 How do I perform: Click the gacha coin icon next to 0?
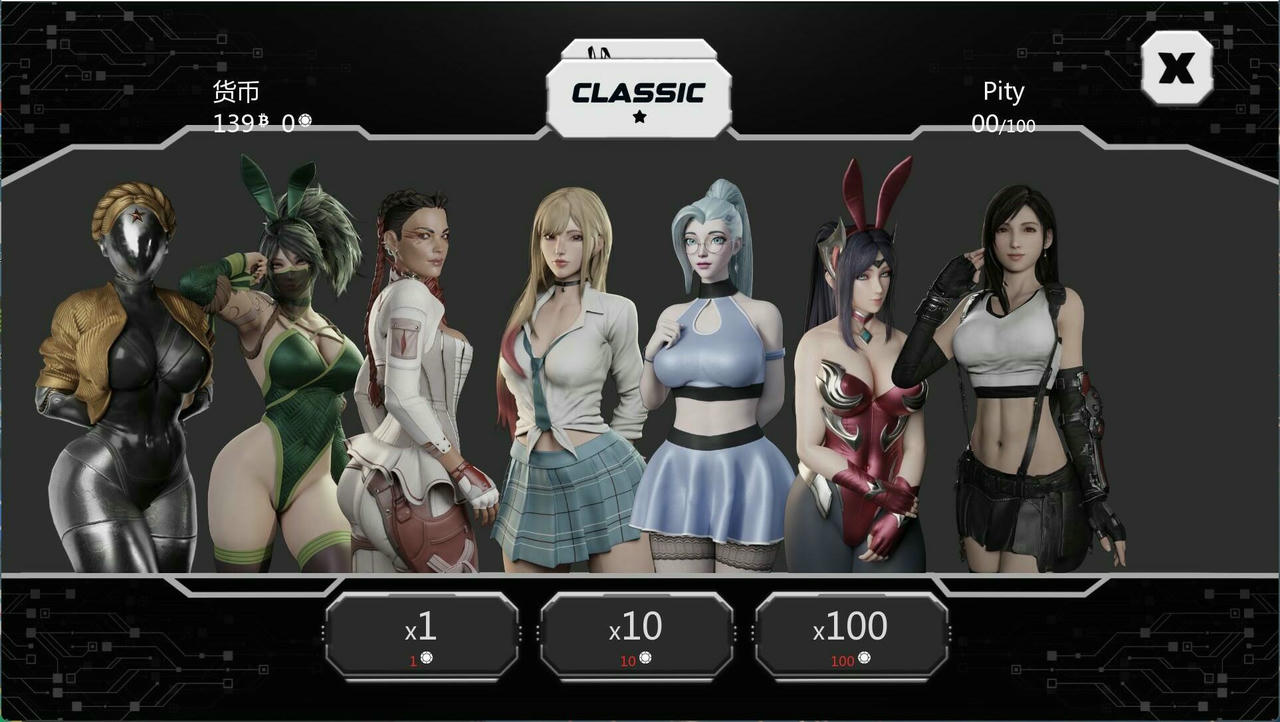[306, 121]
